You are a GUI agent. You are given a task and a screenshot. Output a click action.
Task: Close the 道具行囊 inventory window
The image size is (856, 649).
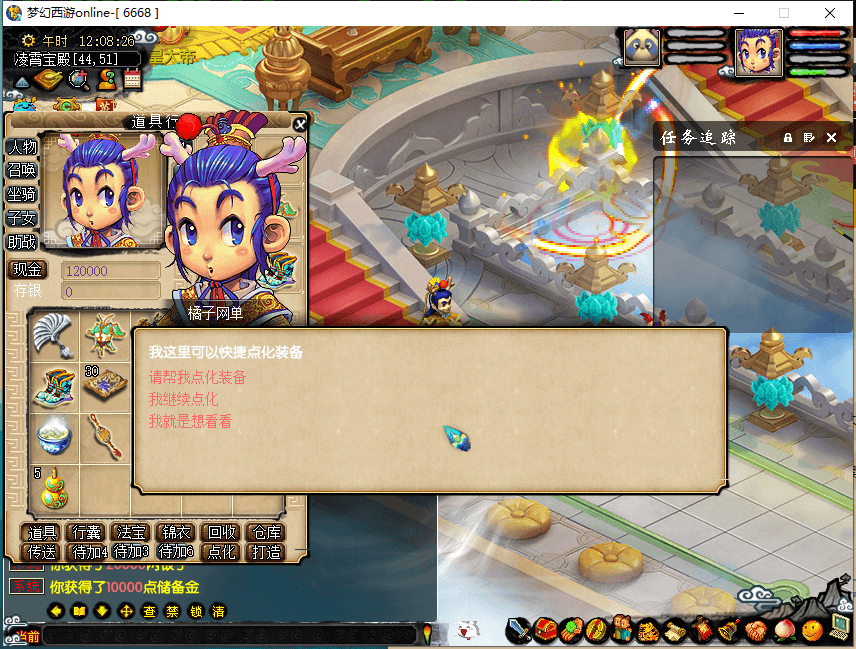(299, 123)
